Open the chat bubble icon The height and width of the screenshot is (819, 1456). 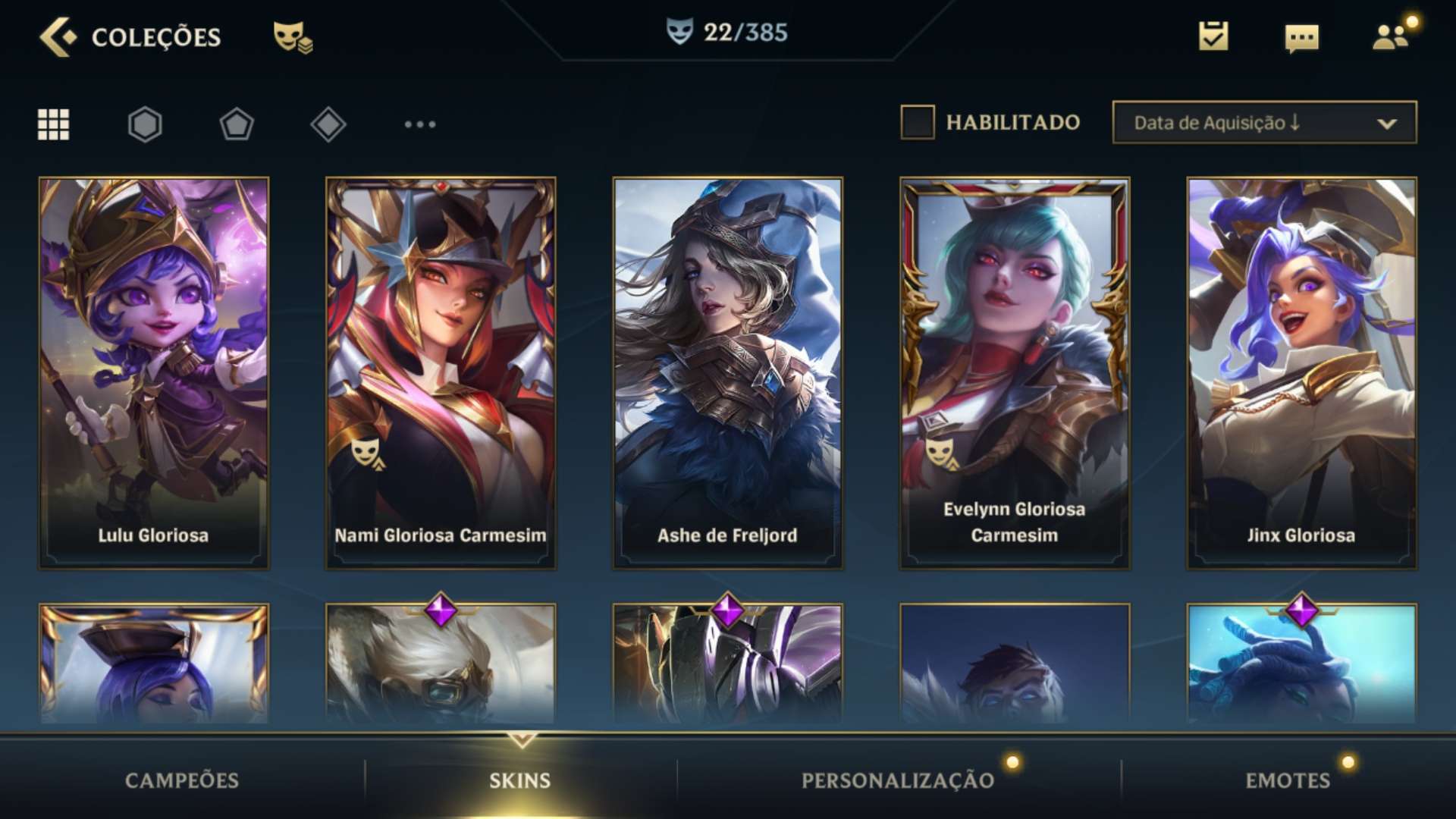coord(1301,38)
